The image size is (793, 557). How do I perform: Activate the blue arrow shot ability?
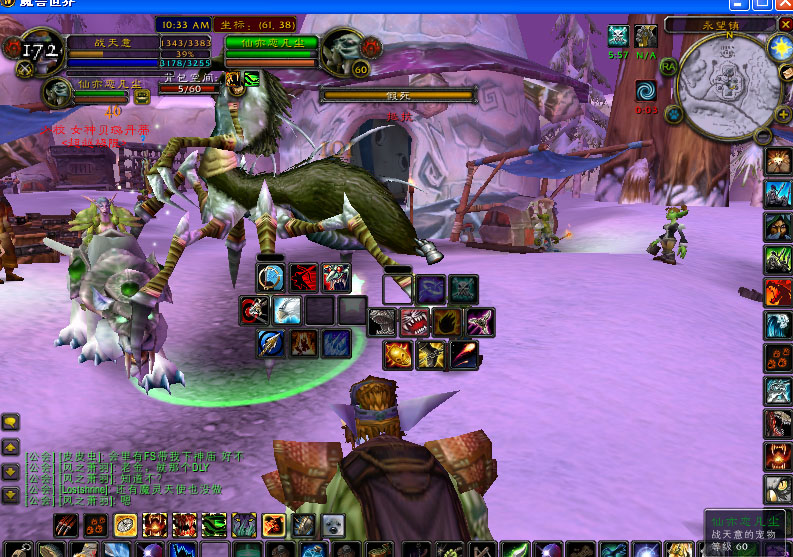270,344
